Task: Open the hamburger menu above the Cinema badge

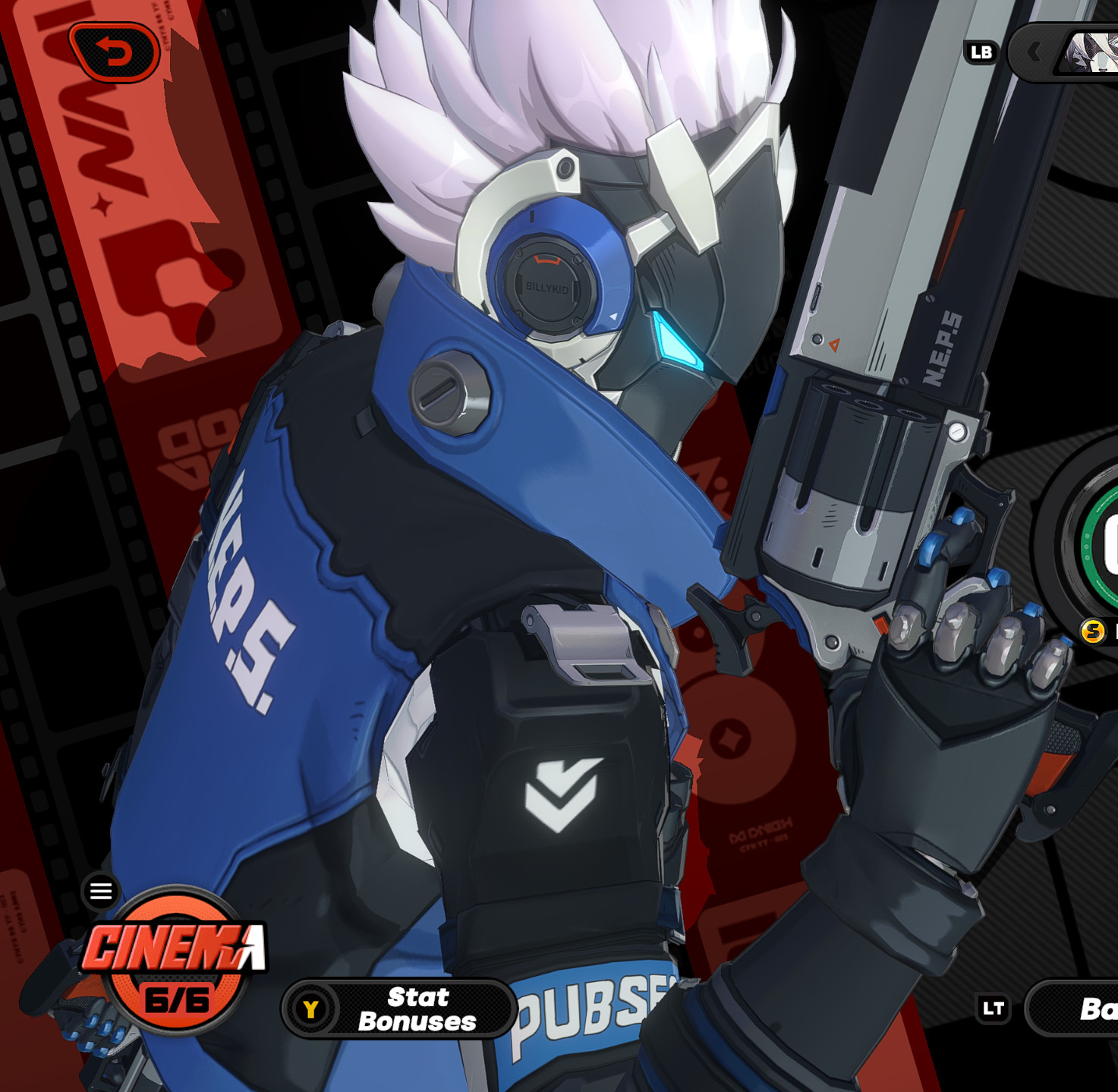Action: 99,892
